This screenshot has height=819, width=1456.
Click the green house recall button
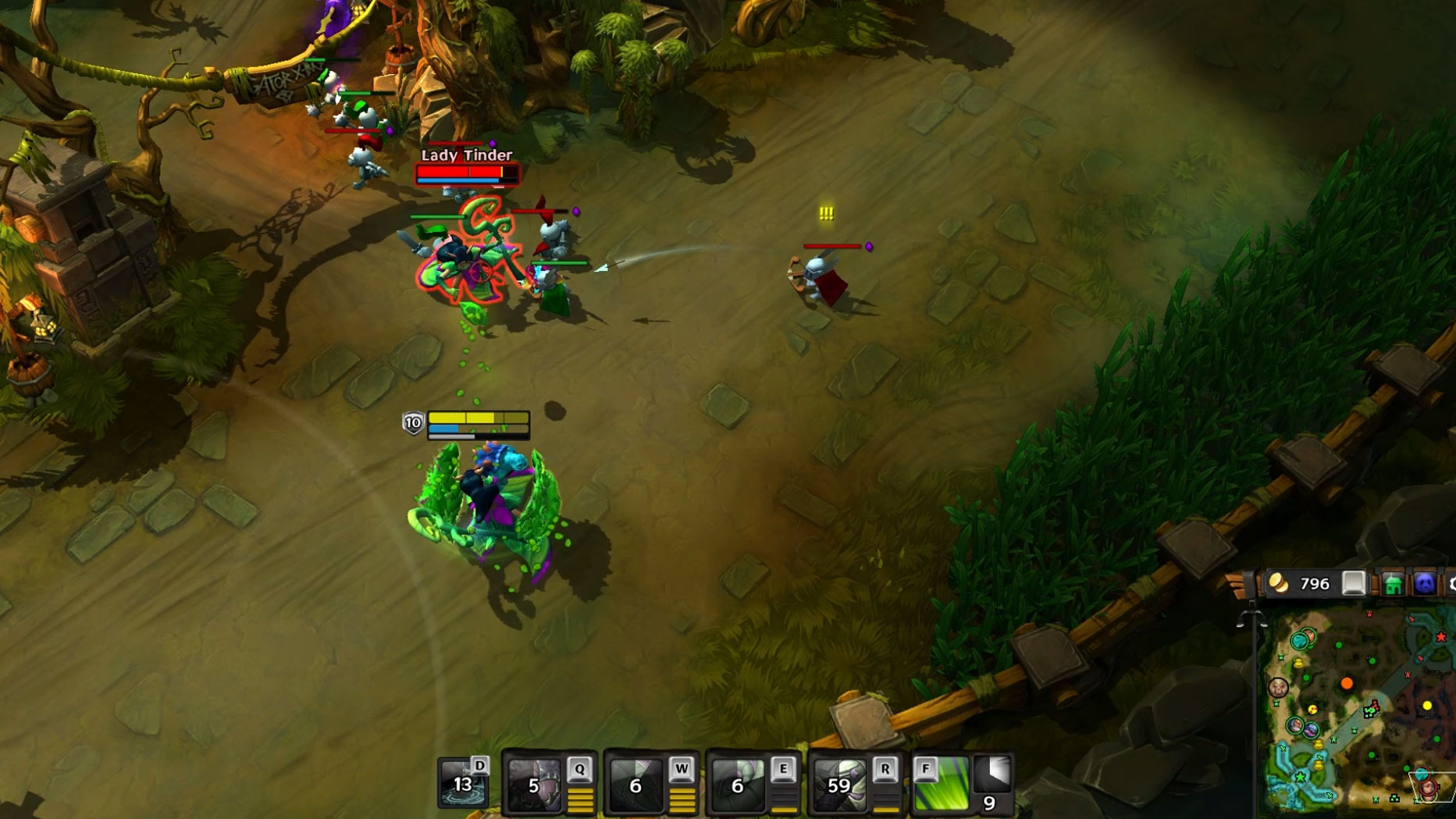[x=1393, y=584]
